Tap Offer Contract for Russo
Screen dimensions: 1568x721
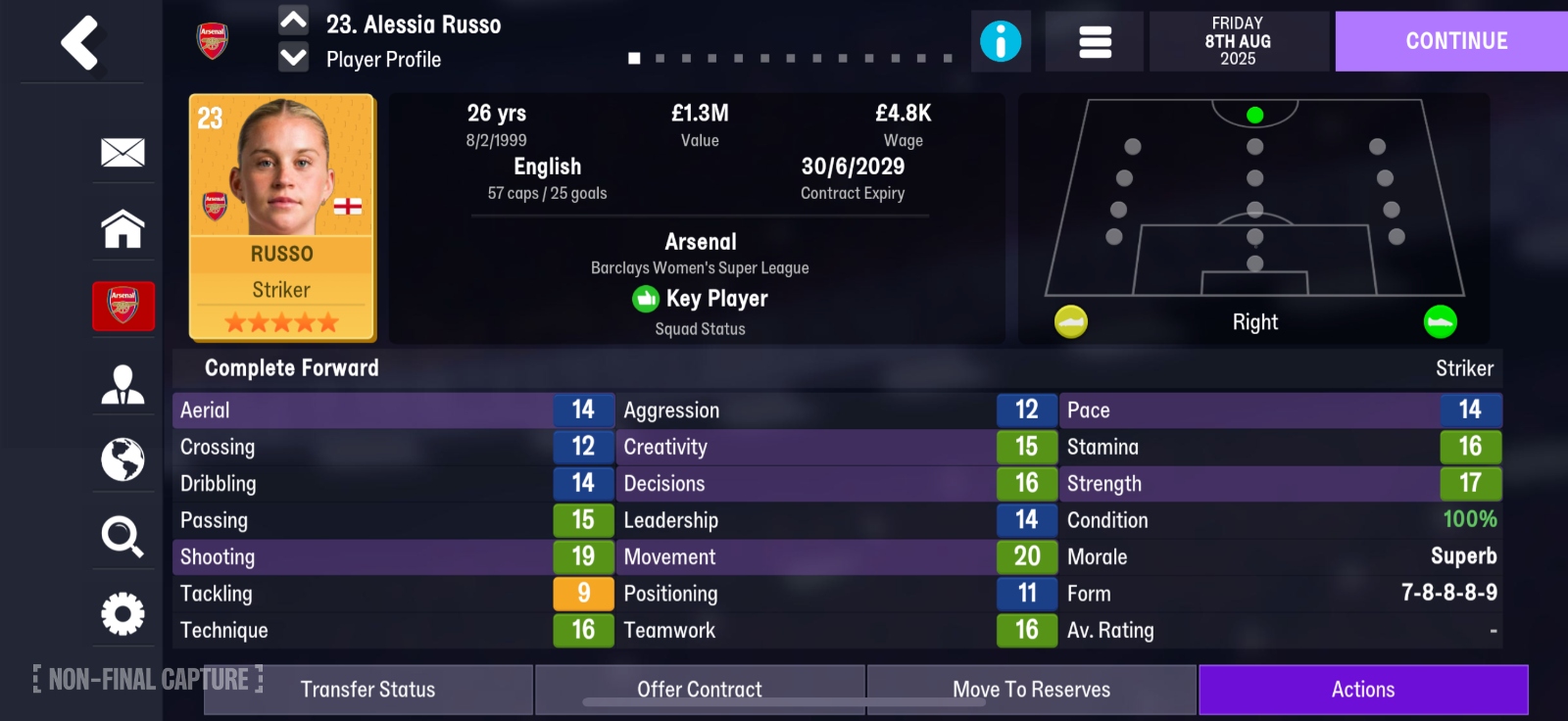click(699, 689)
